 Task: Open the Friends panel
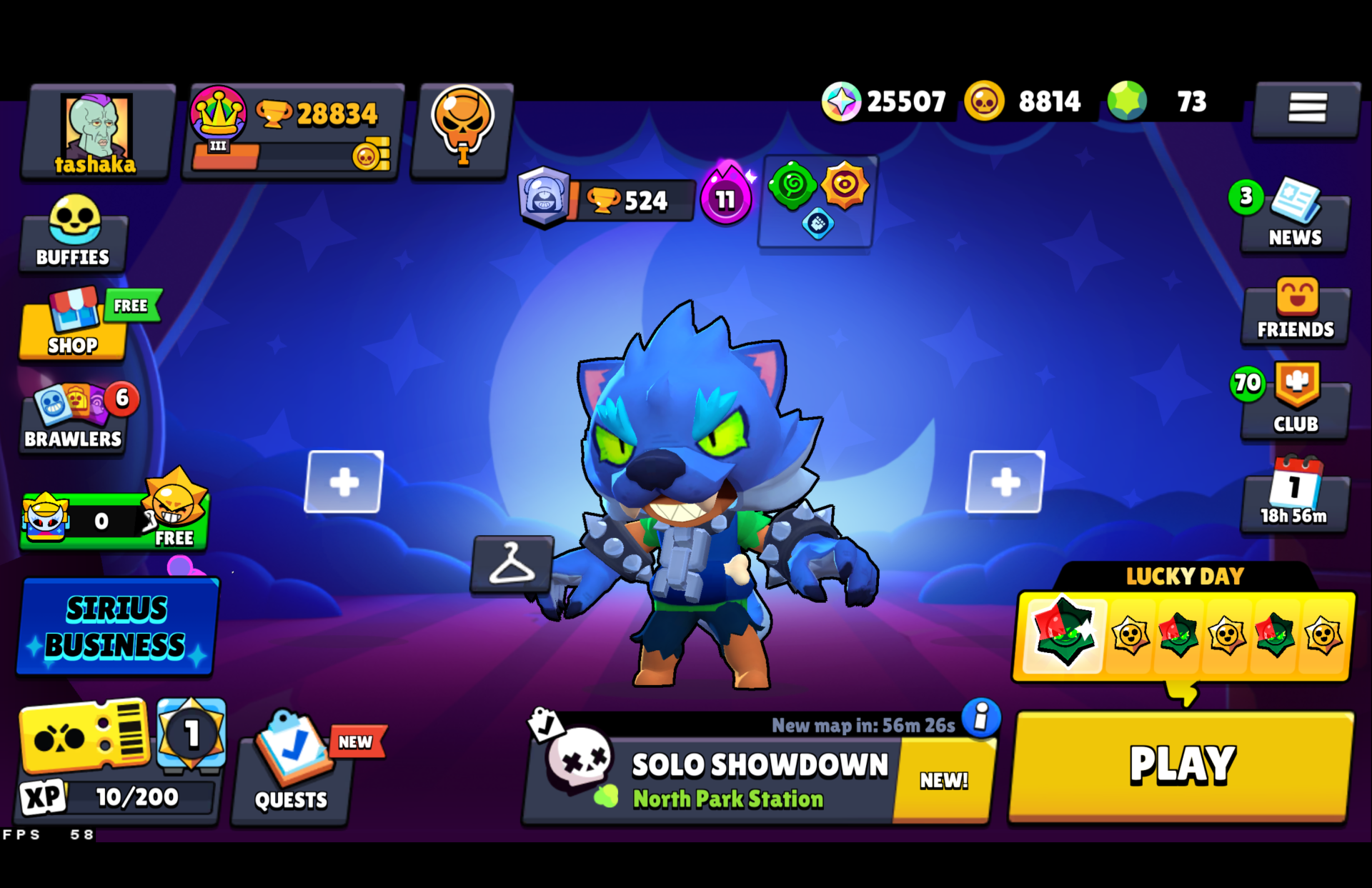1294,314
